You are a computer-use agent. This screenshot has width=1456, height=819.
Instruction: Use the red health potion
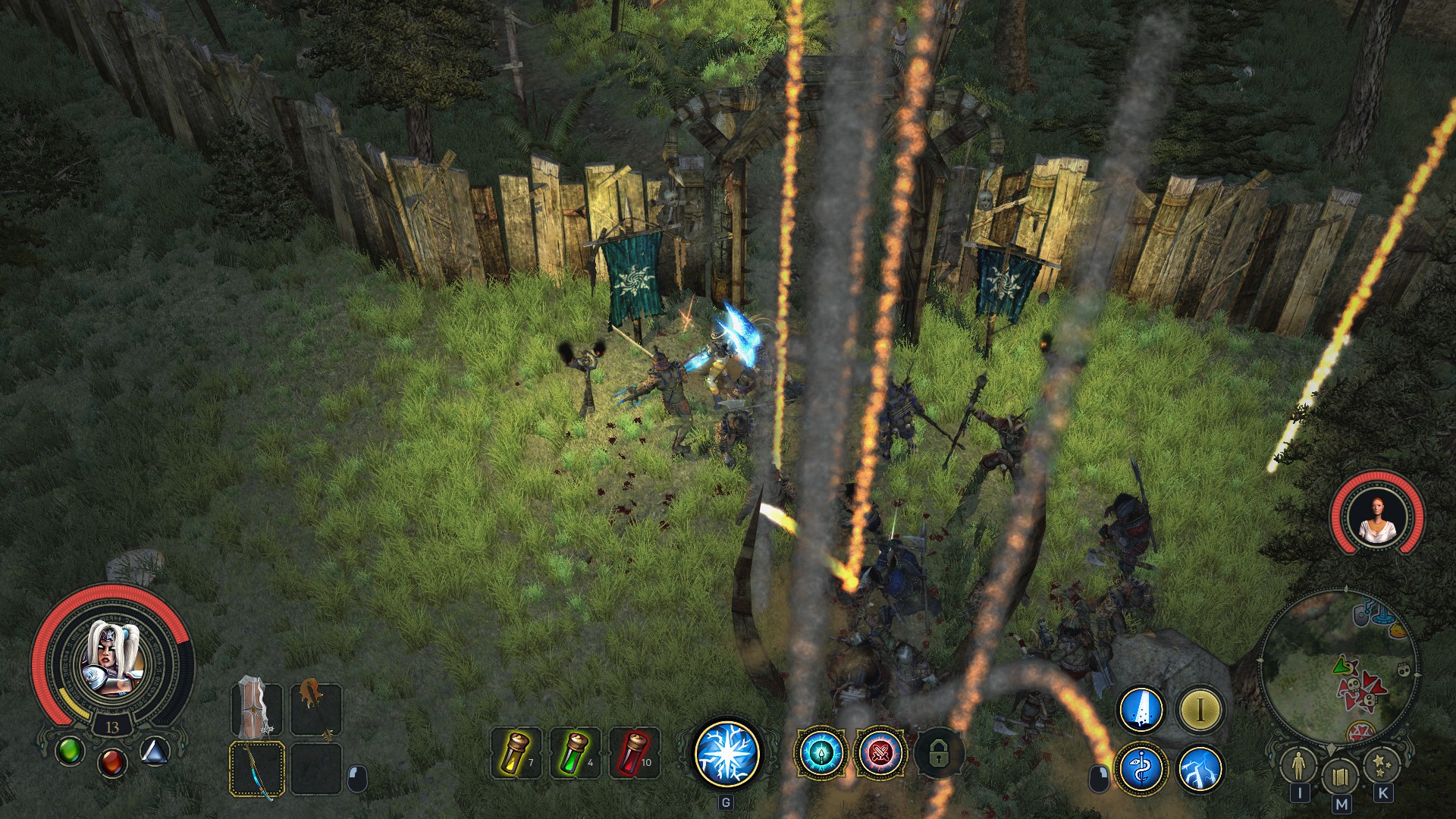click(x=634, y=753)
